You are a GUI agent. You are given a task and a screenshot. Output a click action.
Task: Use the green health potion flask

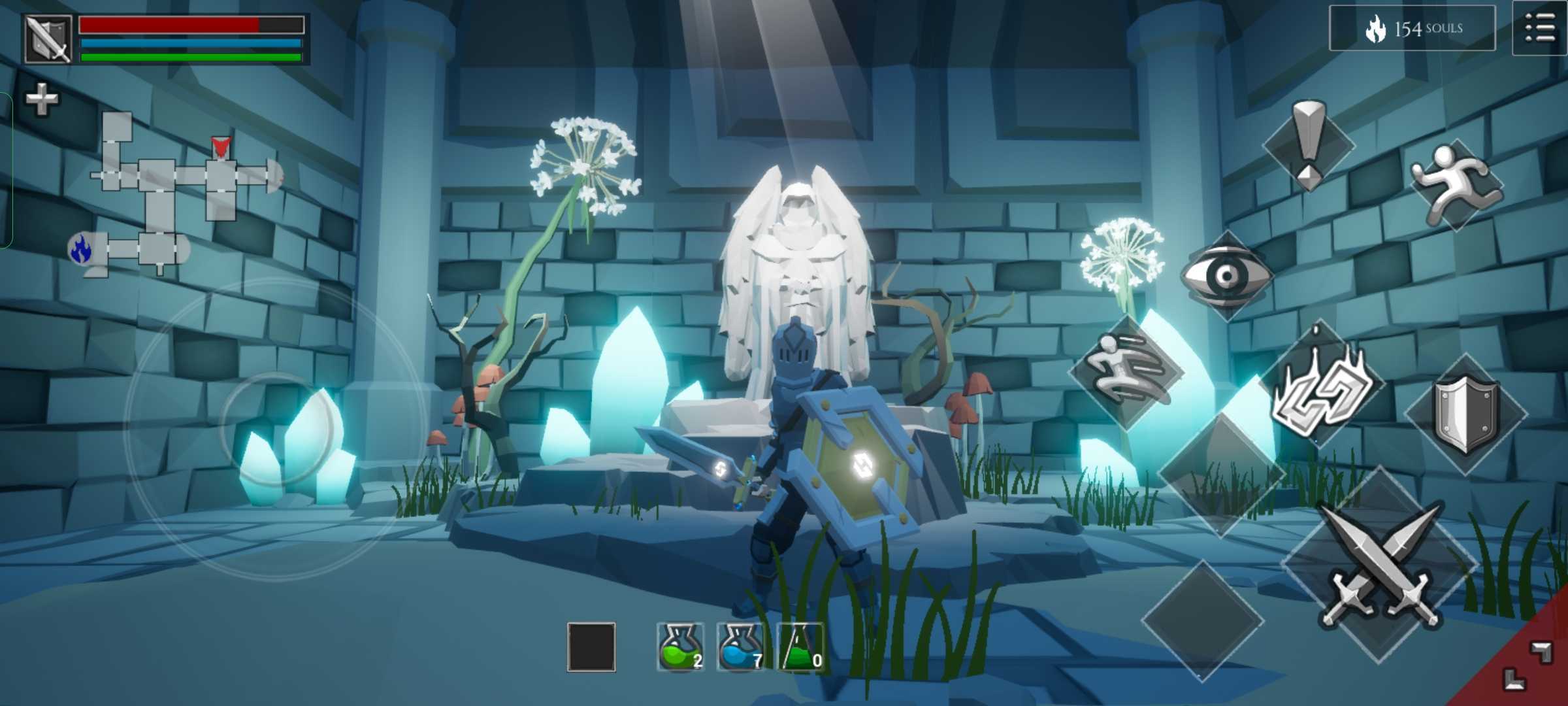click(x=680, y=647)
